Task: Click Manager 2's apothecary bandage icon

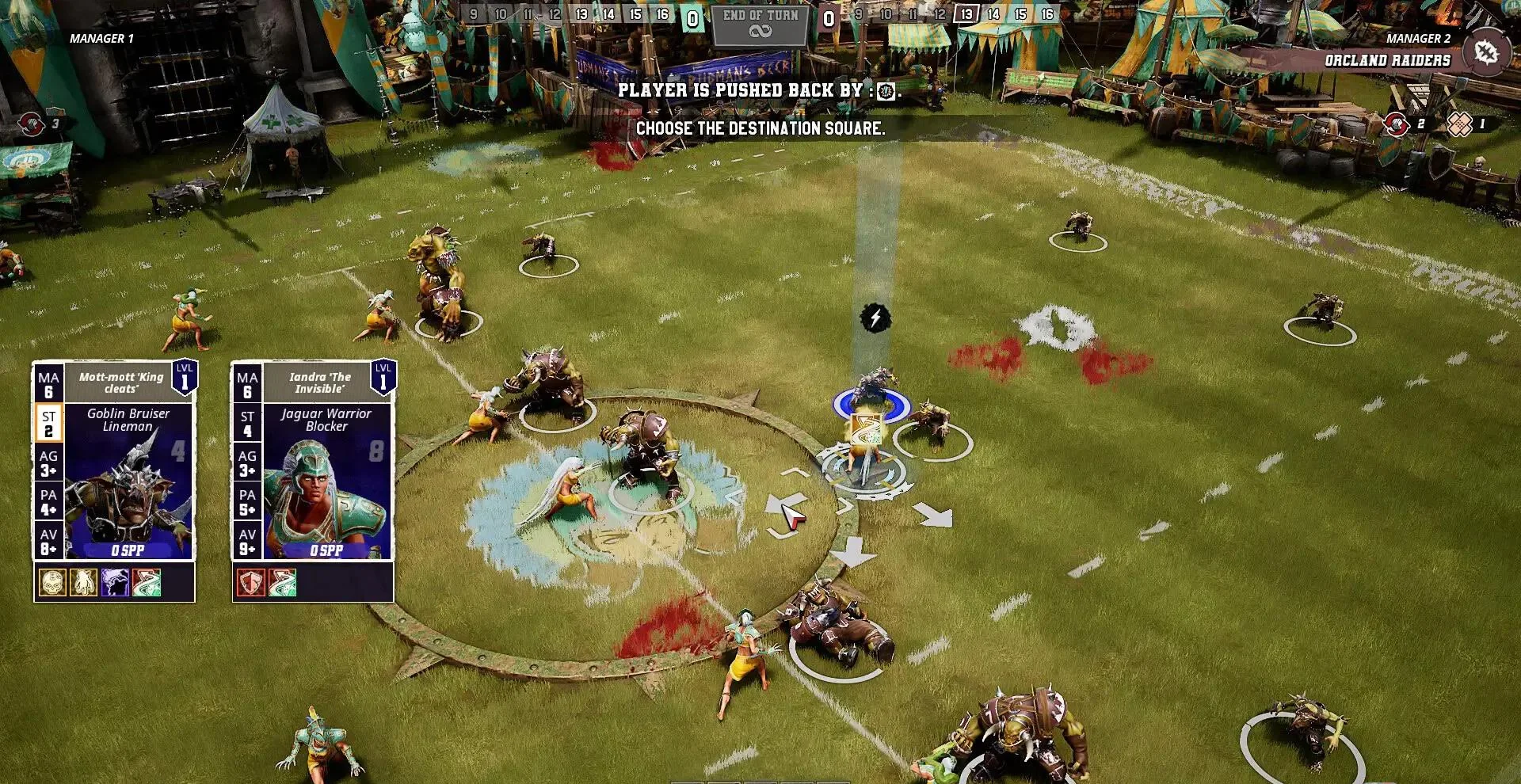Action: 1459,124
